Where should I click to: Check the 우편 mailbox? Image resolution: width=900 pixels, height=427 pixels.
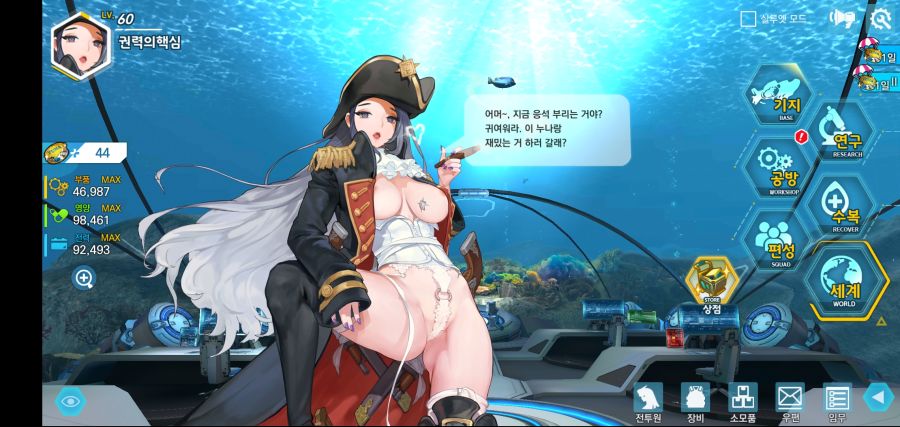[x=790, y=401]
